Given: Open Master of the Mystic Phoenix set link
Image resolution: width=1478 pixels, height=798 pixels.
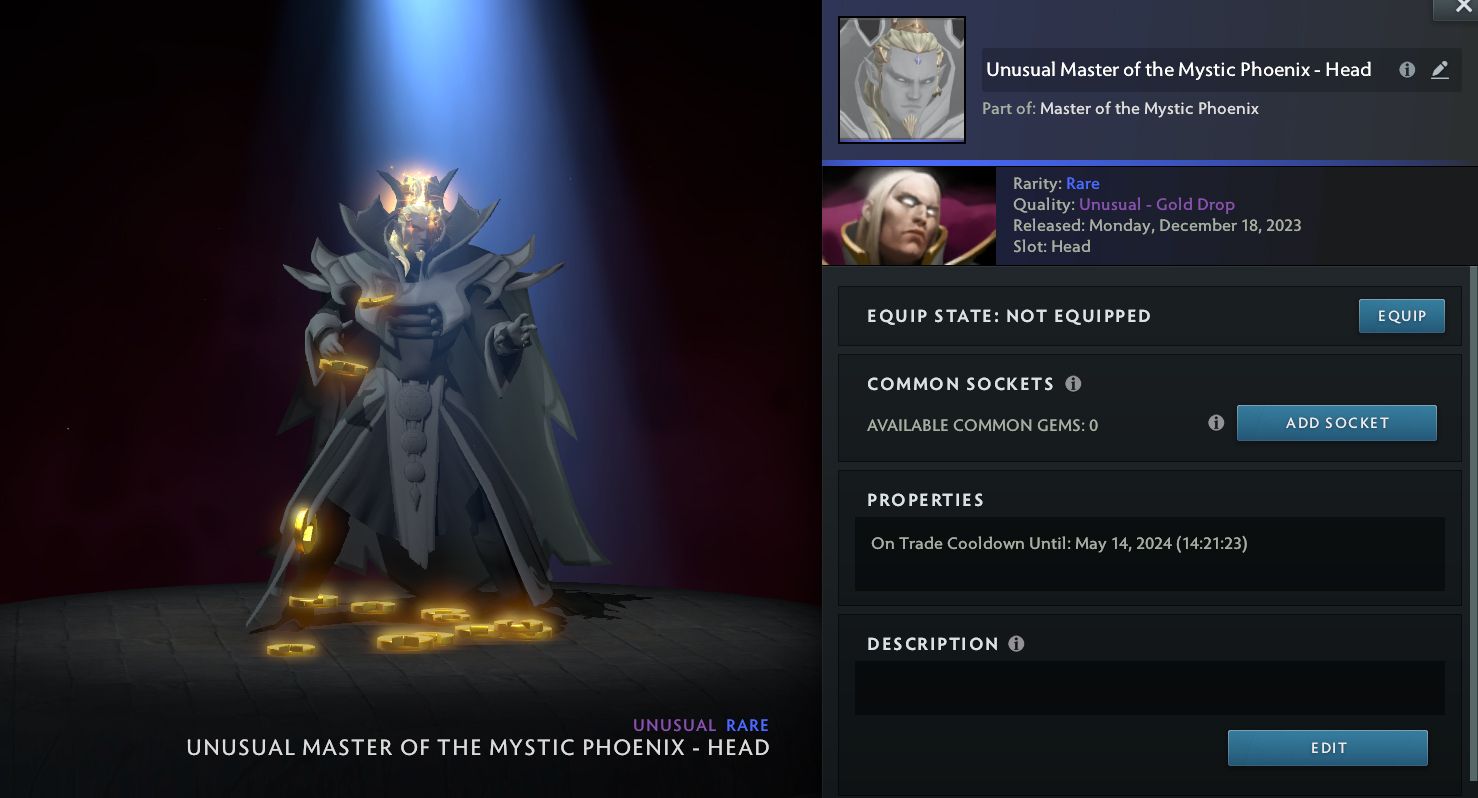Looking at the screenshot, I should coord(1149,108).
